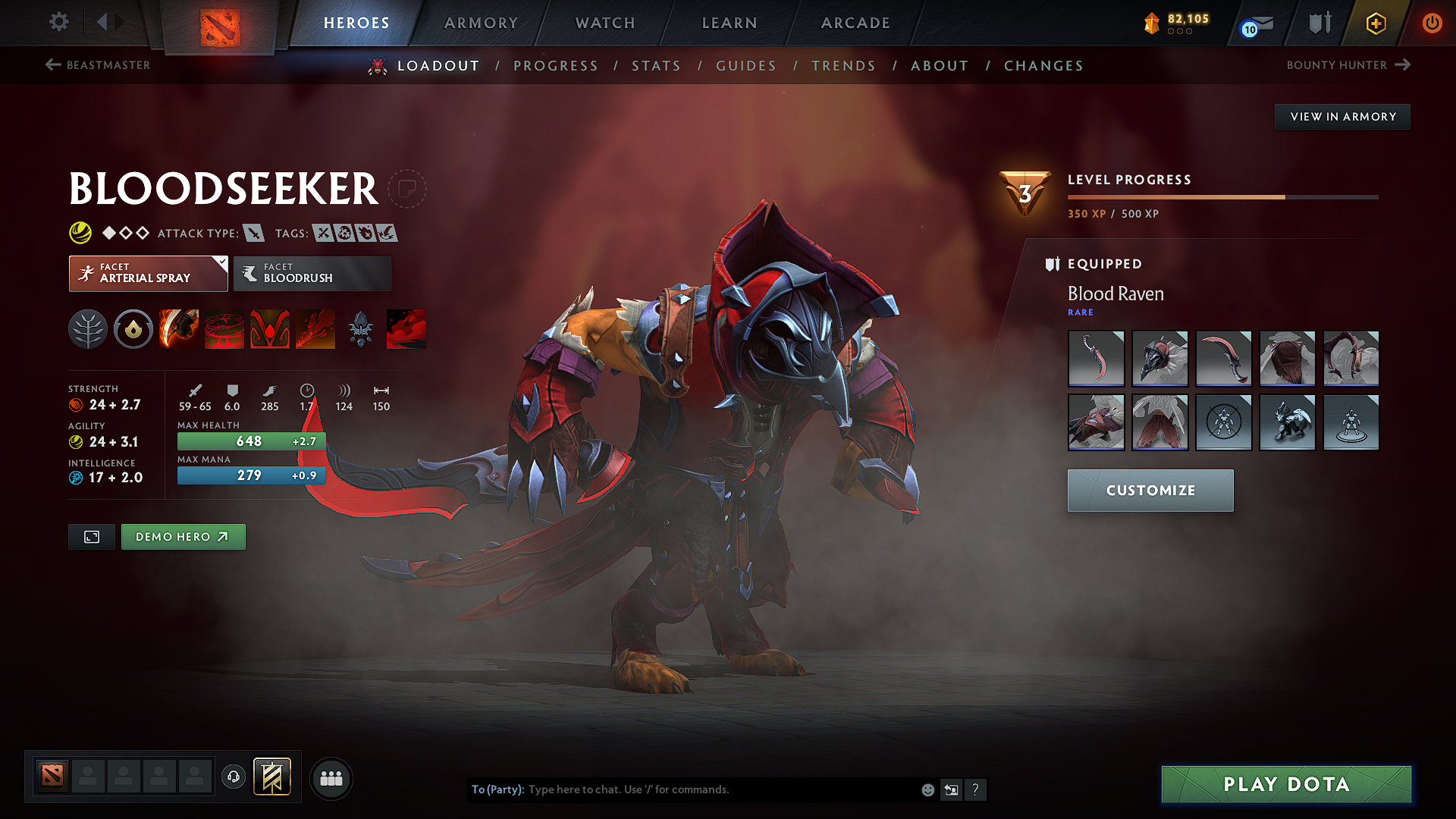Select the Bloodrage ability icon
The image size is (1456, 819).
point(179,328)
